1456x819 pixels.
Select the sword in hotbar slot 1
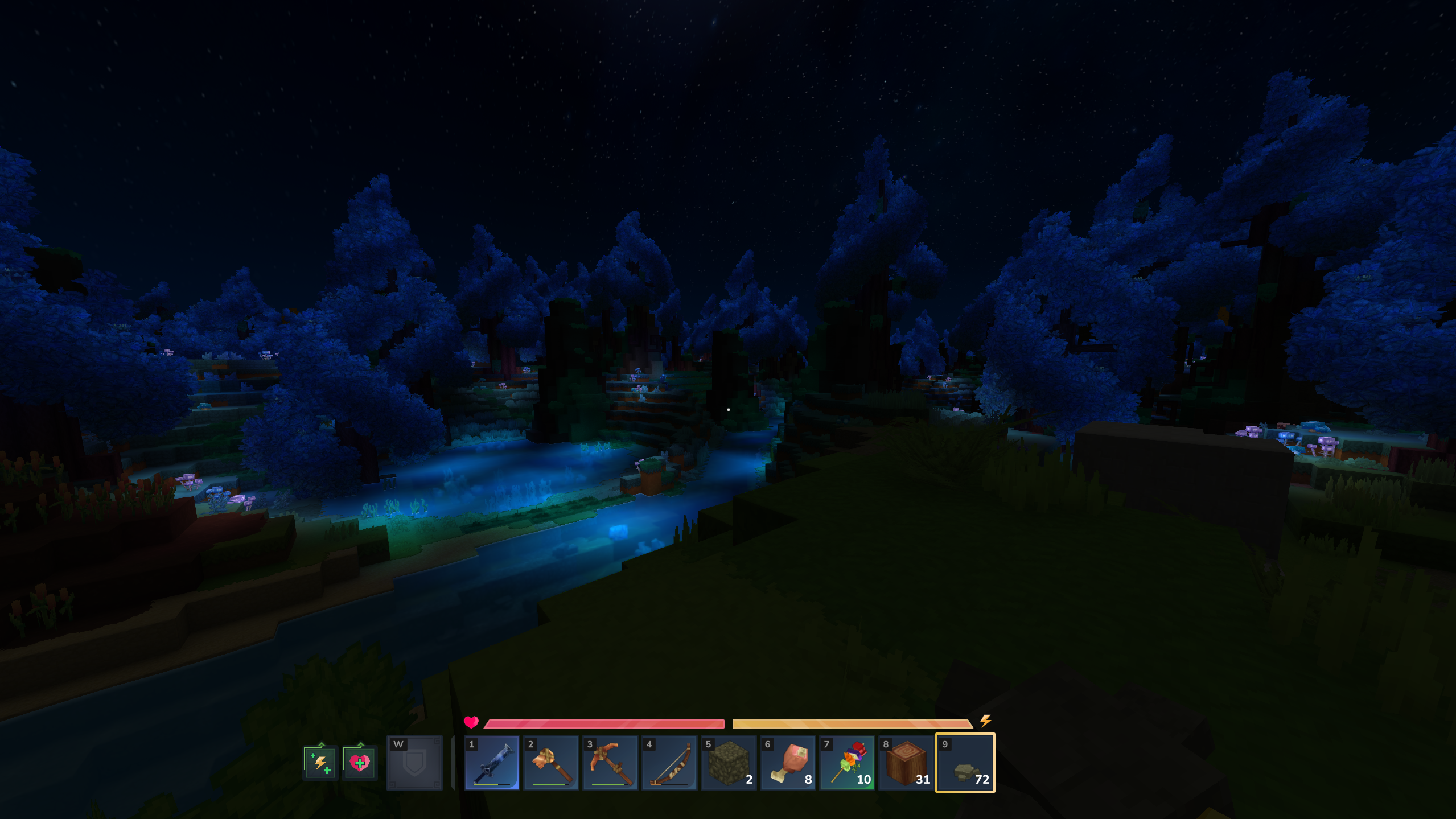pos(492,763)
